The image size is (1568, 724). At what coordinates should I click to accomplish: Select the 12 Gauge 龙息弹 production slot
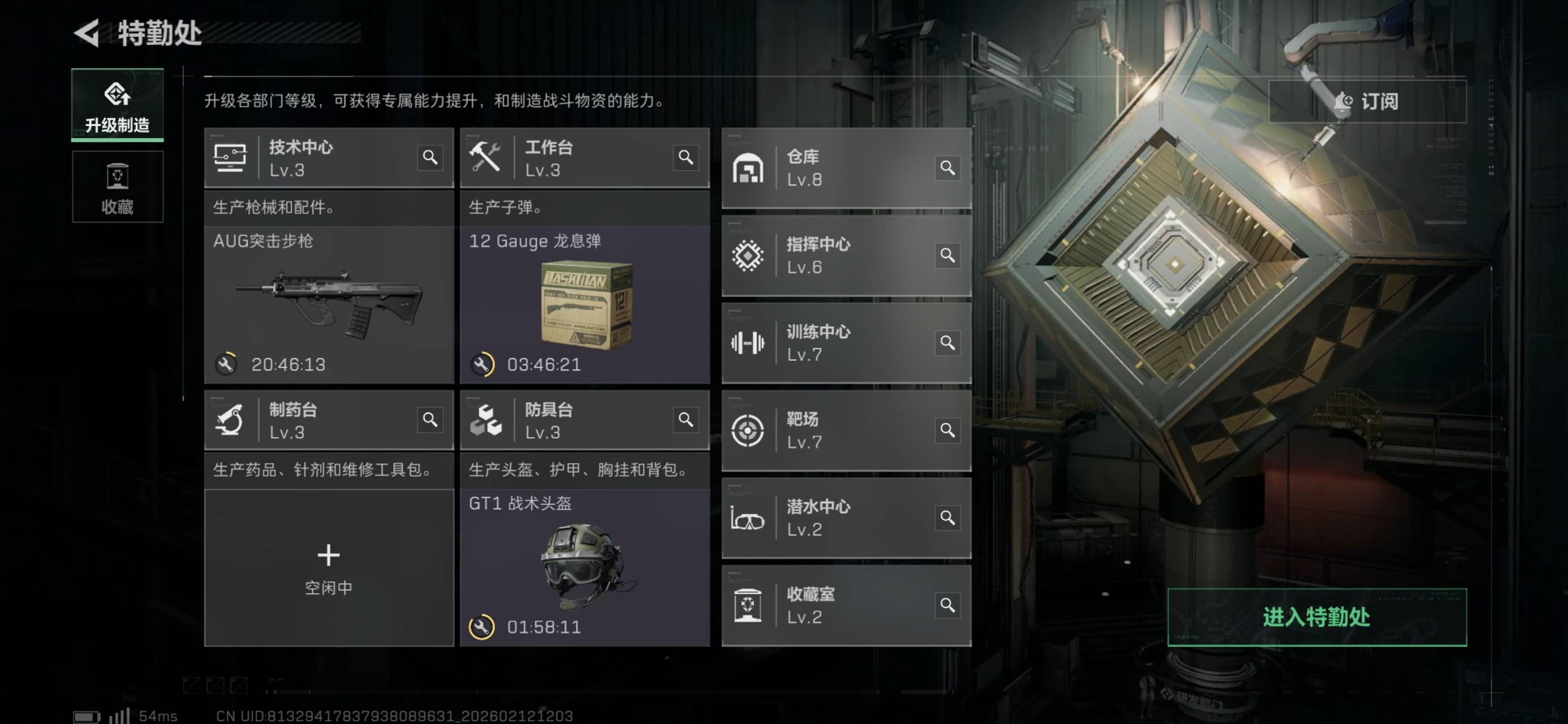[584, 304]
